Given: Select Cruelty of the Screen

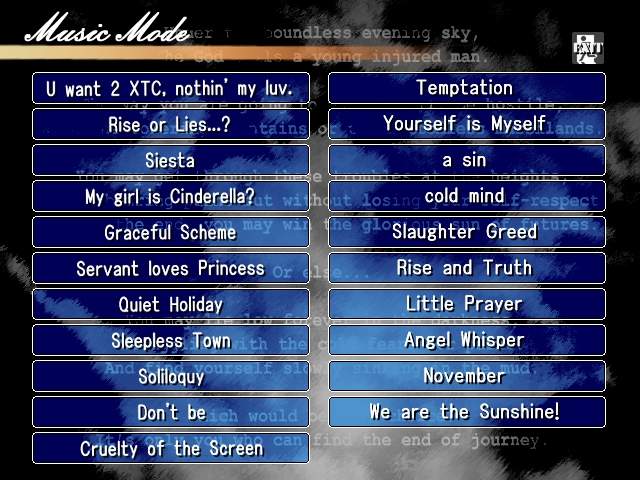Looking at the screenshot, I should coord(170,448).
